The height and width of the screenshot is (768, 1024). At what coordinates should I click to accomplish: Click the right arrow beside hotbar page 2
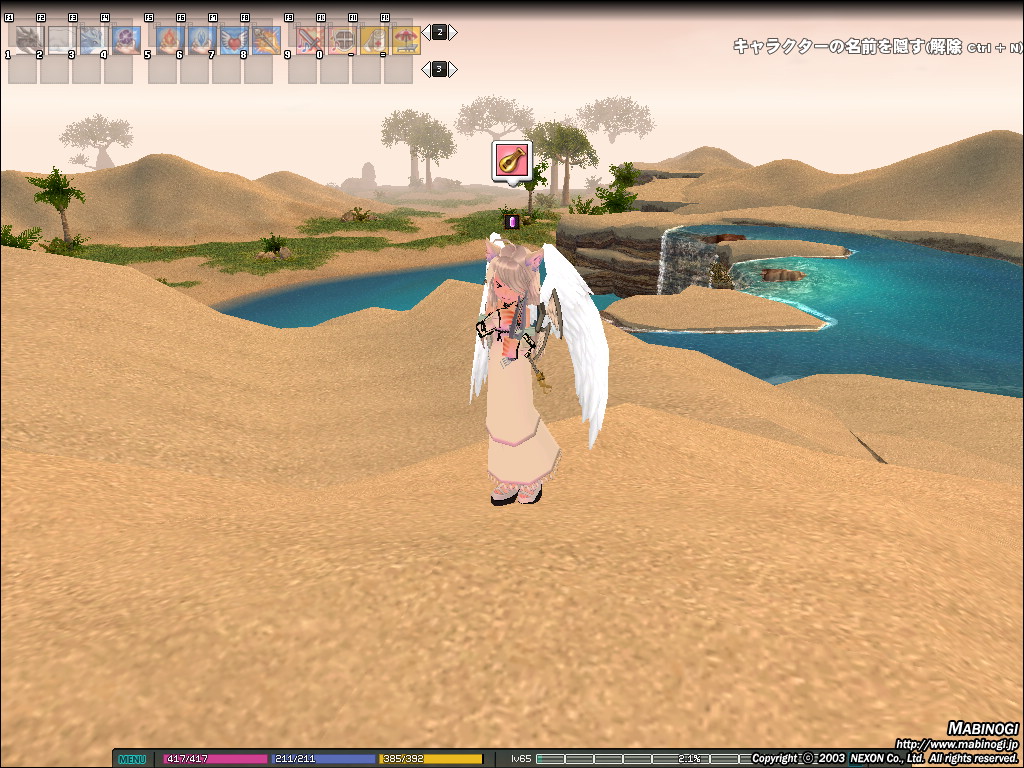click(x=453, y=32)
